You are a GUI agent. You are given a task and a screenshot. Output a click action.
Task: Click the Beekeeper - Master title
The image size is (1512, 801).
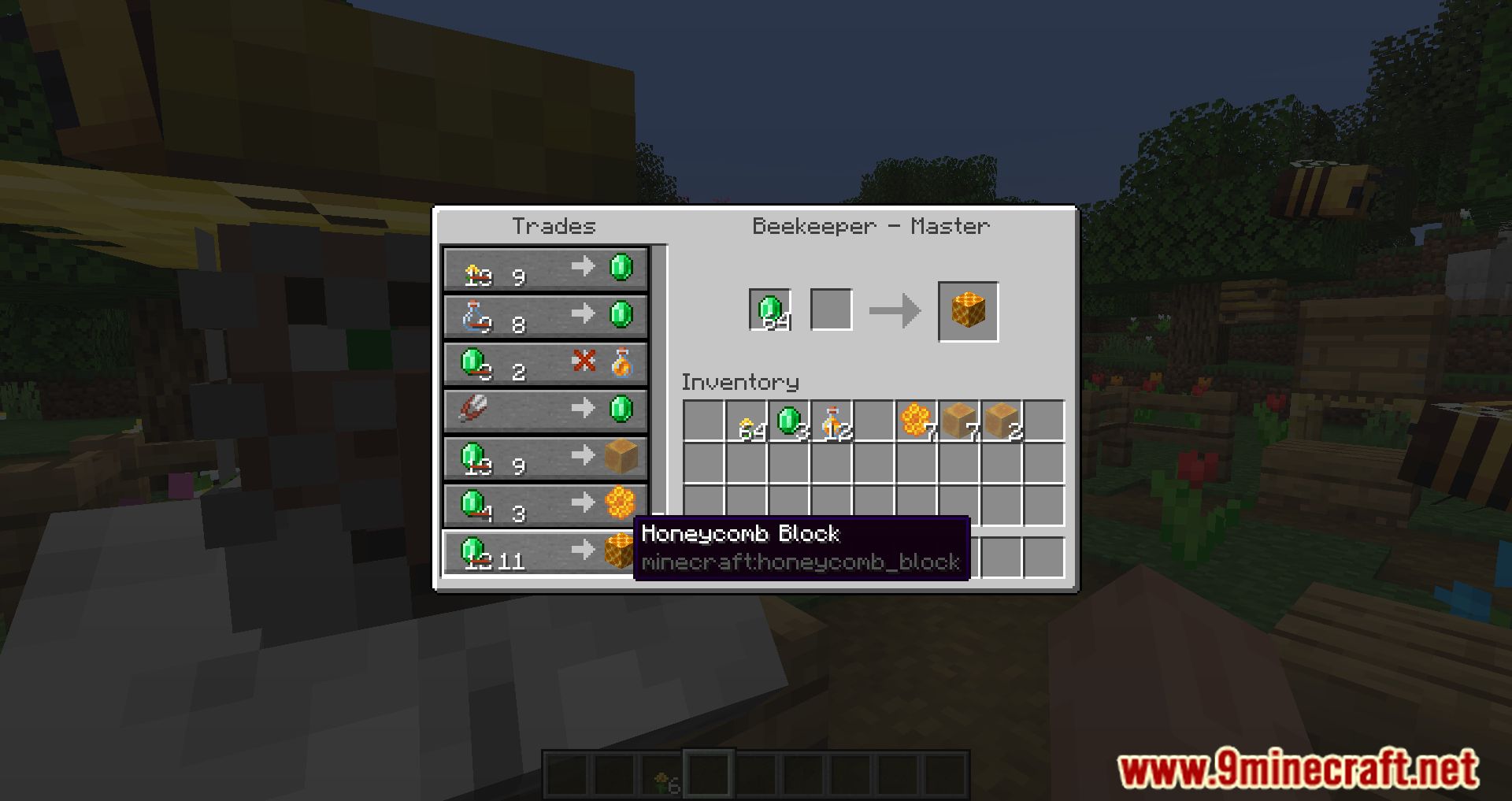pos(870,226)
